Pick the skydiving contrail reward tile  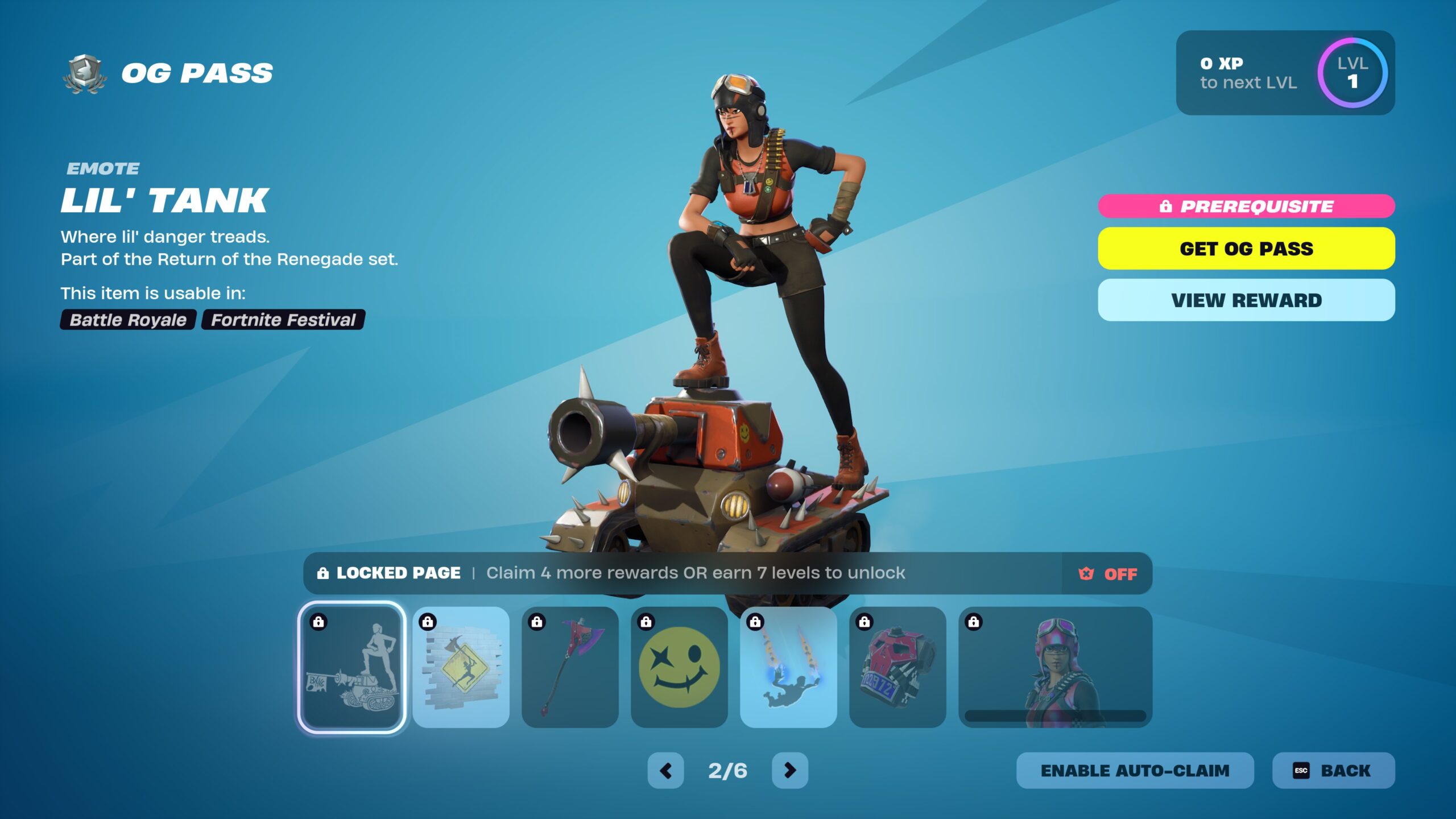[788, 667]
